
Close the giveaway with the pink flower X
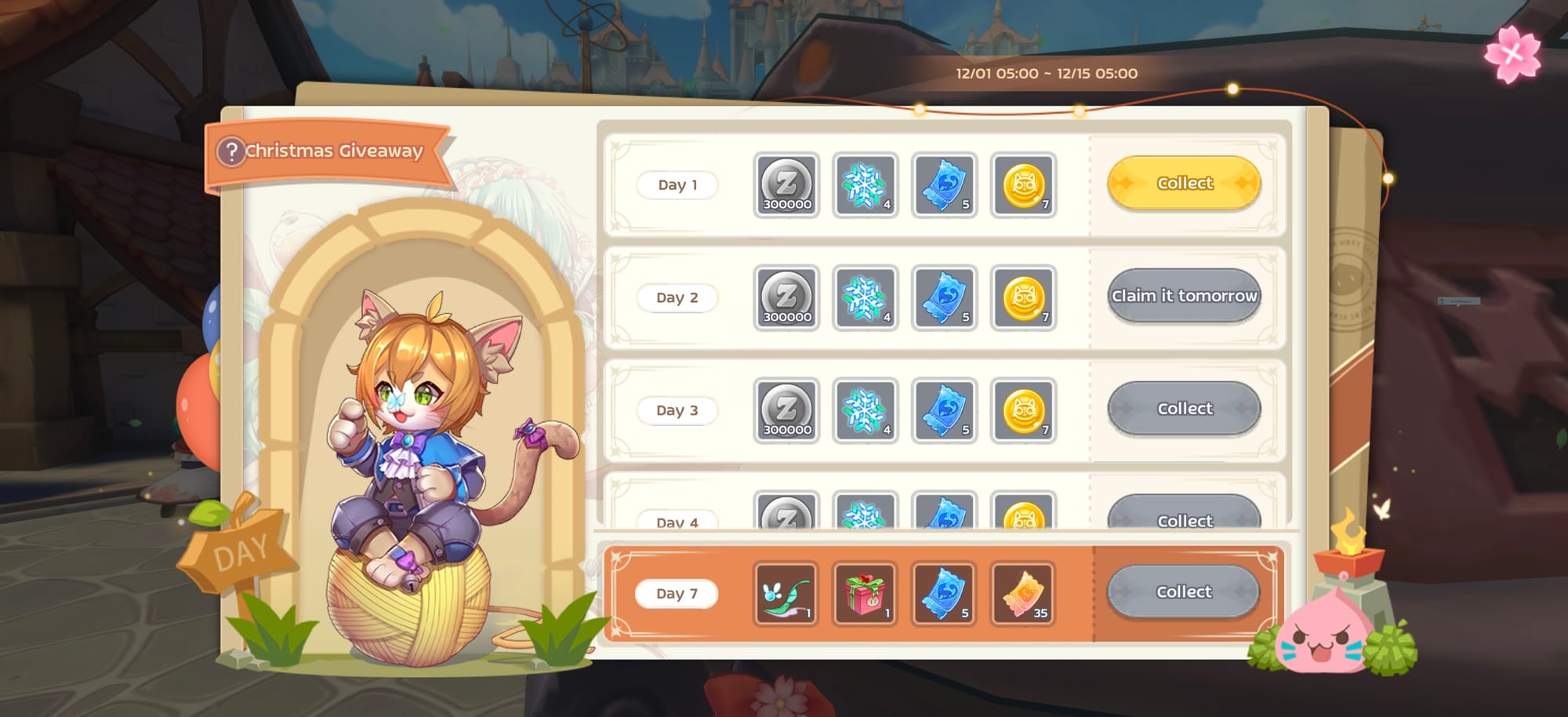pos(1512,54)
